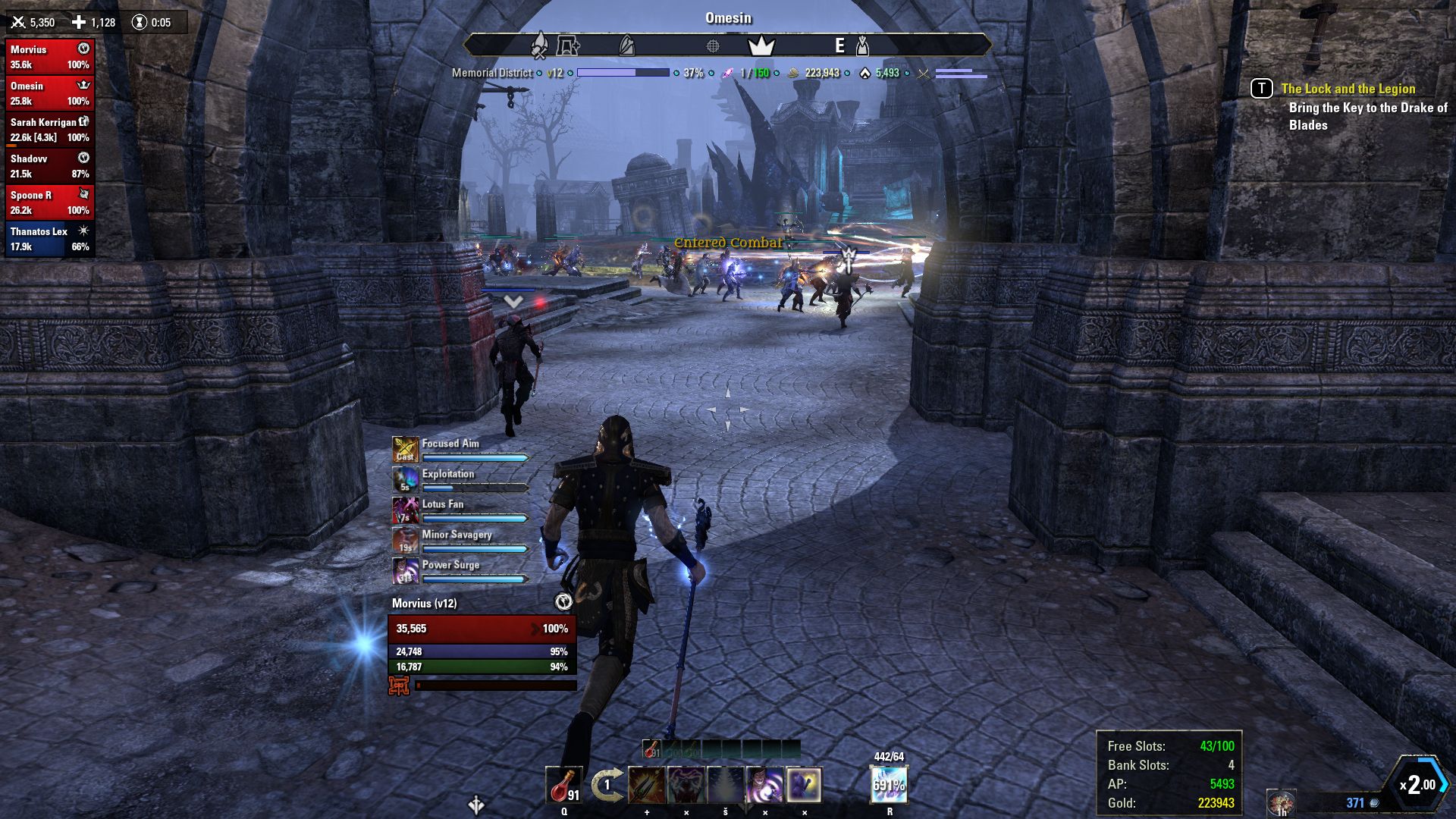The height and width of the screenshot is (819, 1456).
Task: Open The Lock and the Legion quest tracker
Action: (x=1348, y=89)
